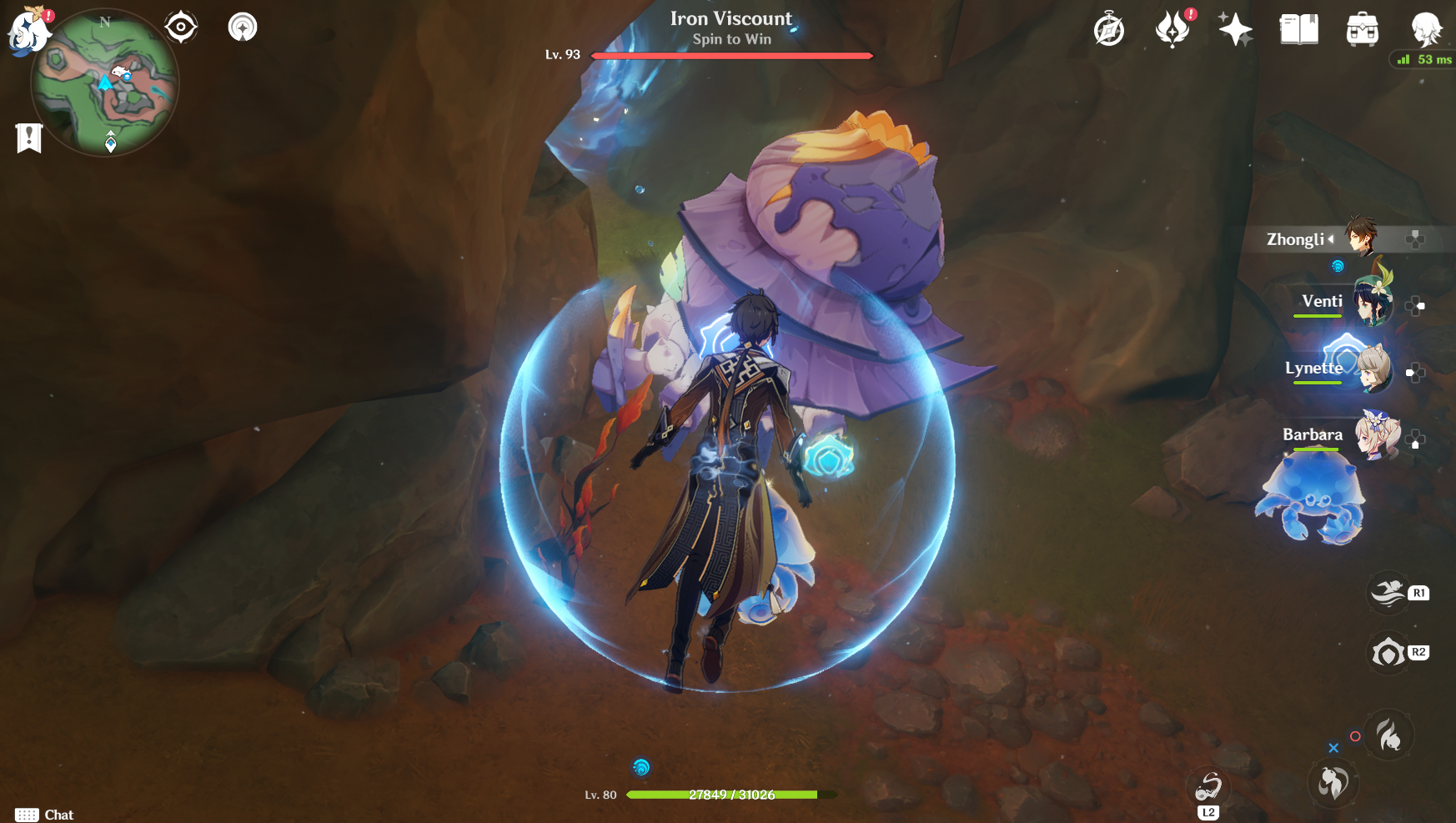This screenshot has width=1456, height=823.
Task: Click the blue crab gadget icon
Action: coord(1313,499)
